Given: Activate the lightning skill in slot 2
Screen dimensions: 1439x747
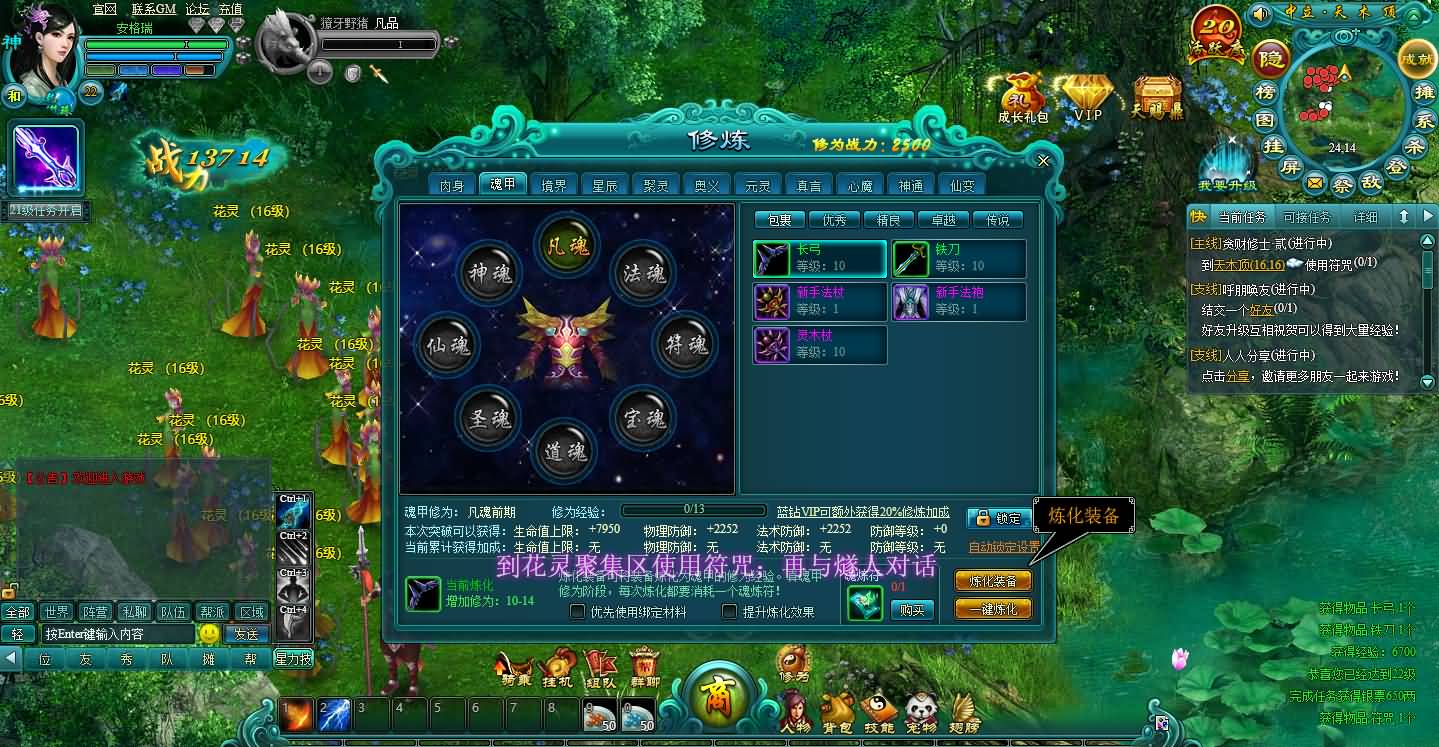Looking at the screenshot, I should [x=334, y=715].
